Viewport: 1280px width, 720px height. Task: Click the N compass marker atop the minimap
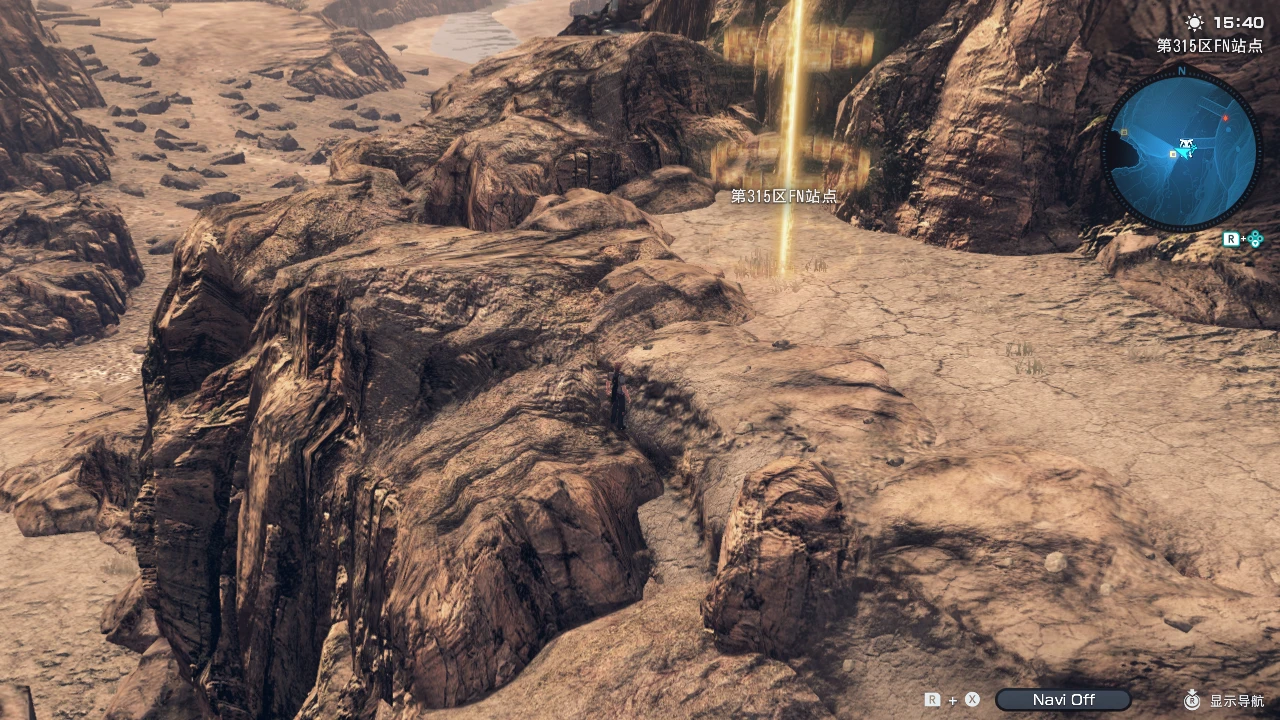pos(1182,70)
